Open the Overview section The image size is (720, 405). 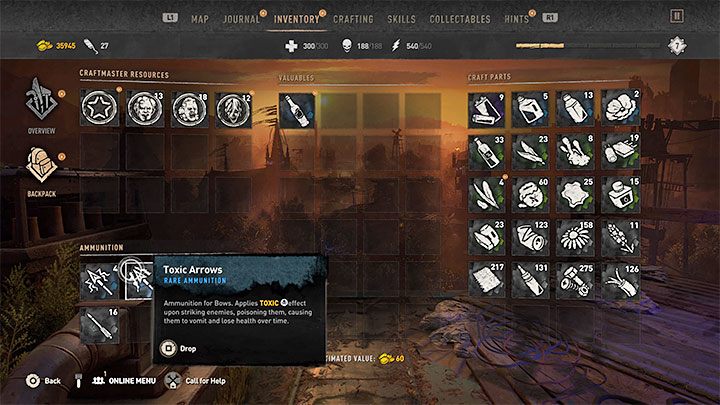tap(41, 105)
